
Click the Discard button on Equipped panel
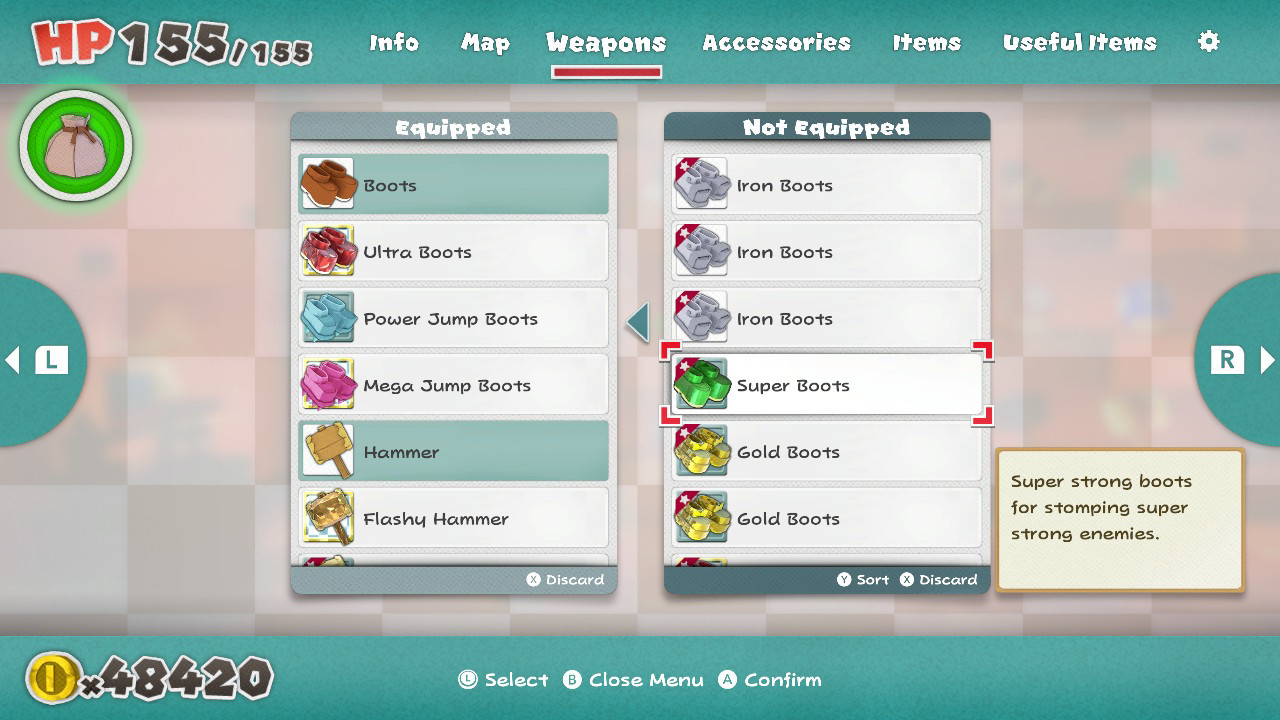point(565,578)
